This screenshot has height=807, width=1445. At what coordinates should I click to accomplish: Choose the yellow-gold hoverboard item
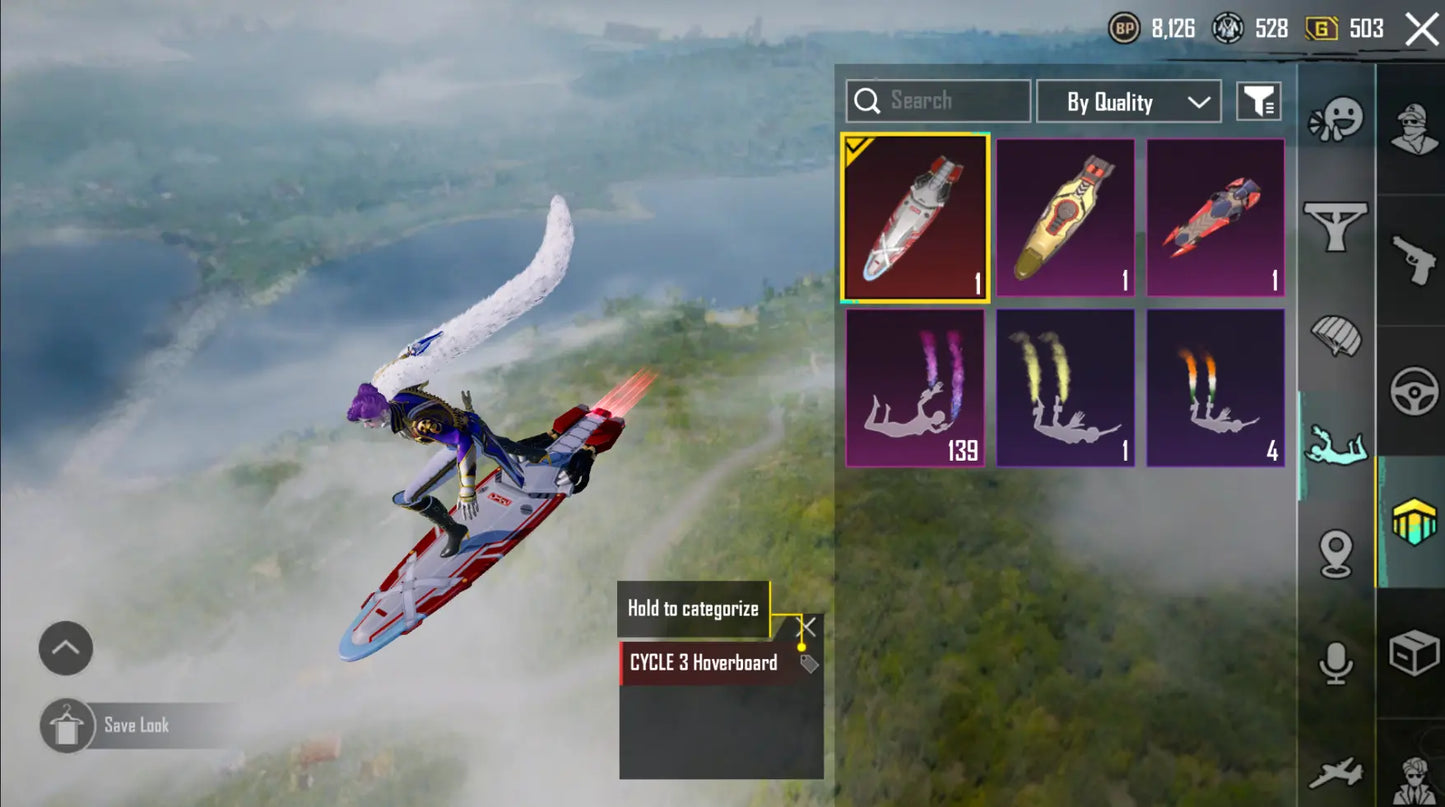point(1065,218)
